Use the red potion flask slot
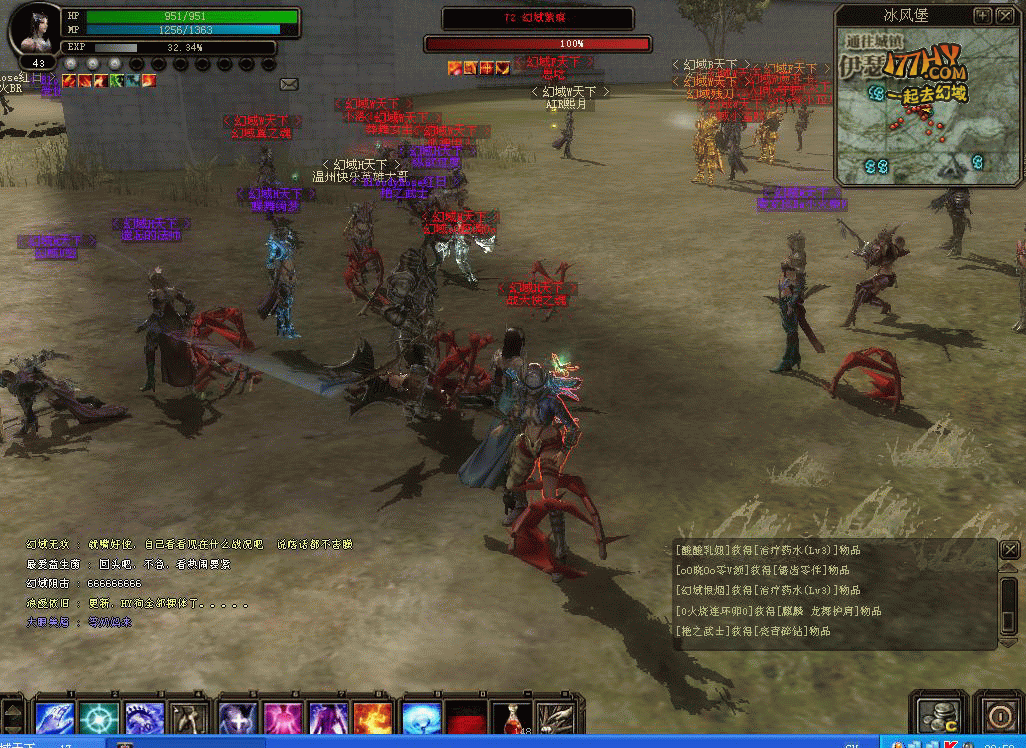The image size is (1026, 748). [511, 719]
